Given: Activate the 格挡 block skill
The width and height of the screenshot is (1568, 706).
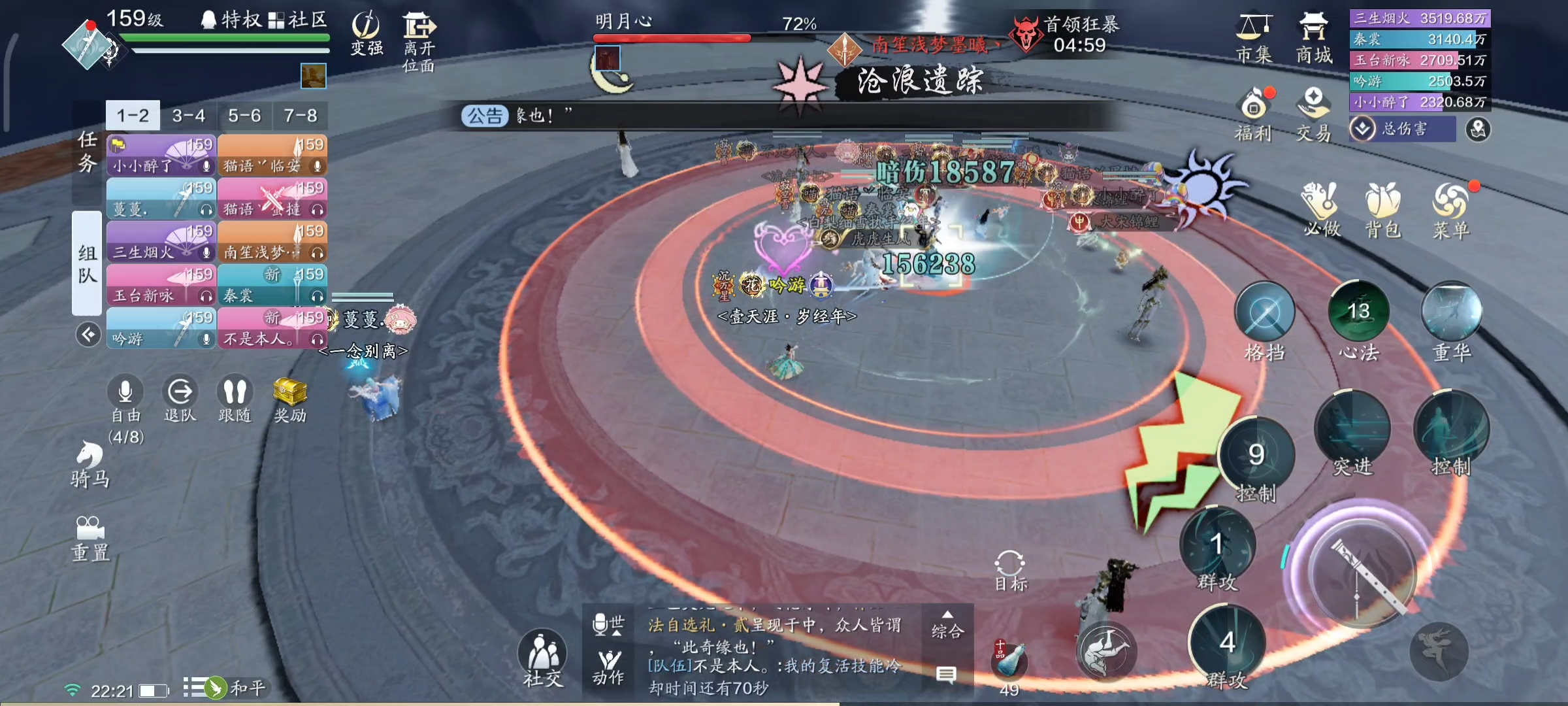Looking at the screenshot, I should 1264,314.
